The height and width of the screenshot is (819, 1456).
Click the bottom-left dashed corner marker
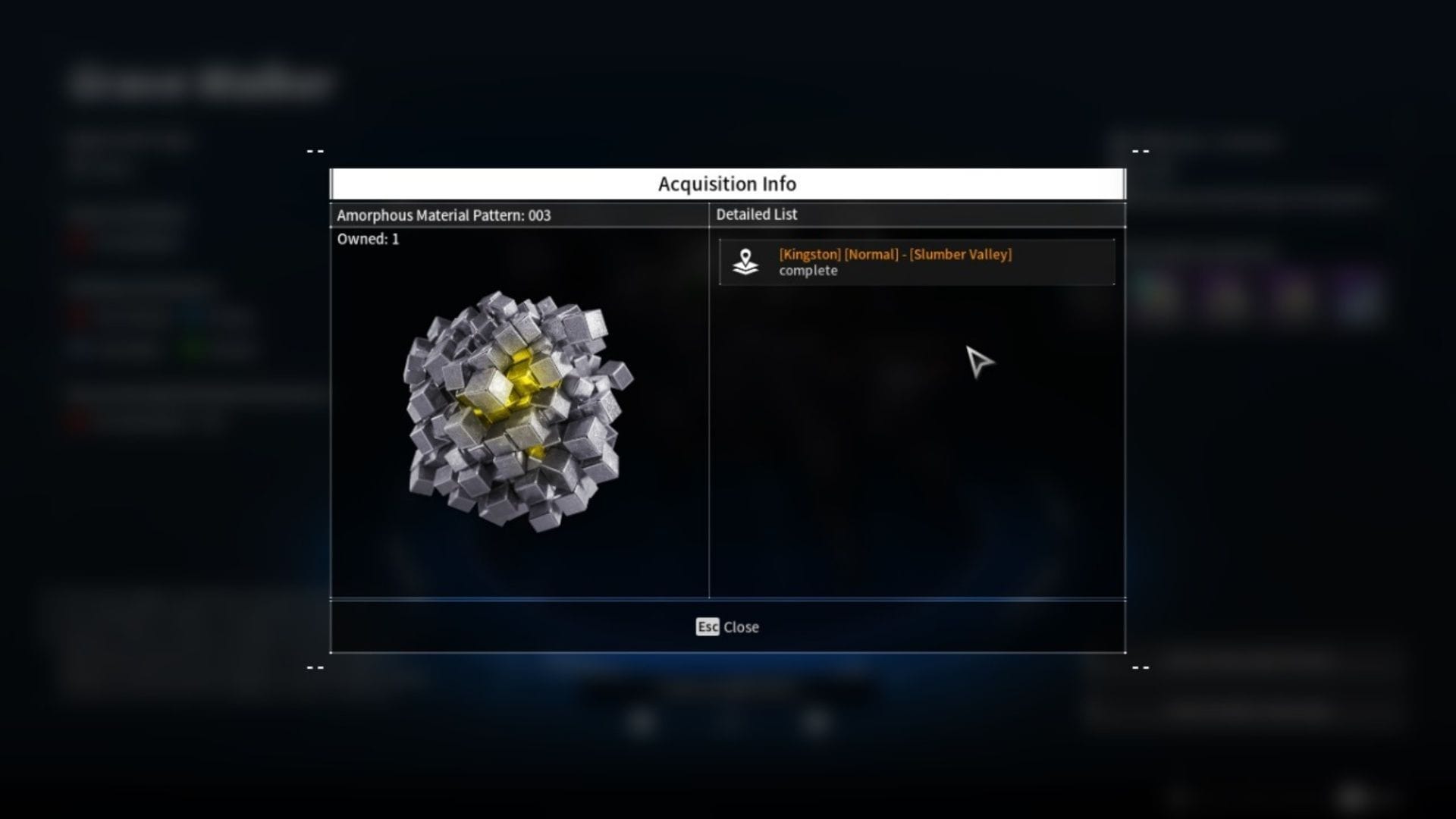tap(315, 667)
